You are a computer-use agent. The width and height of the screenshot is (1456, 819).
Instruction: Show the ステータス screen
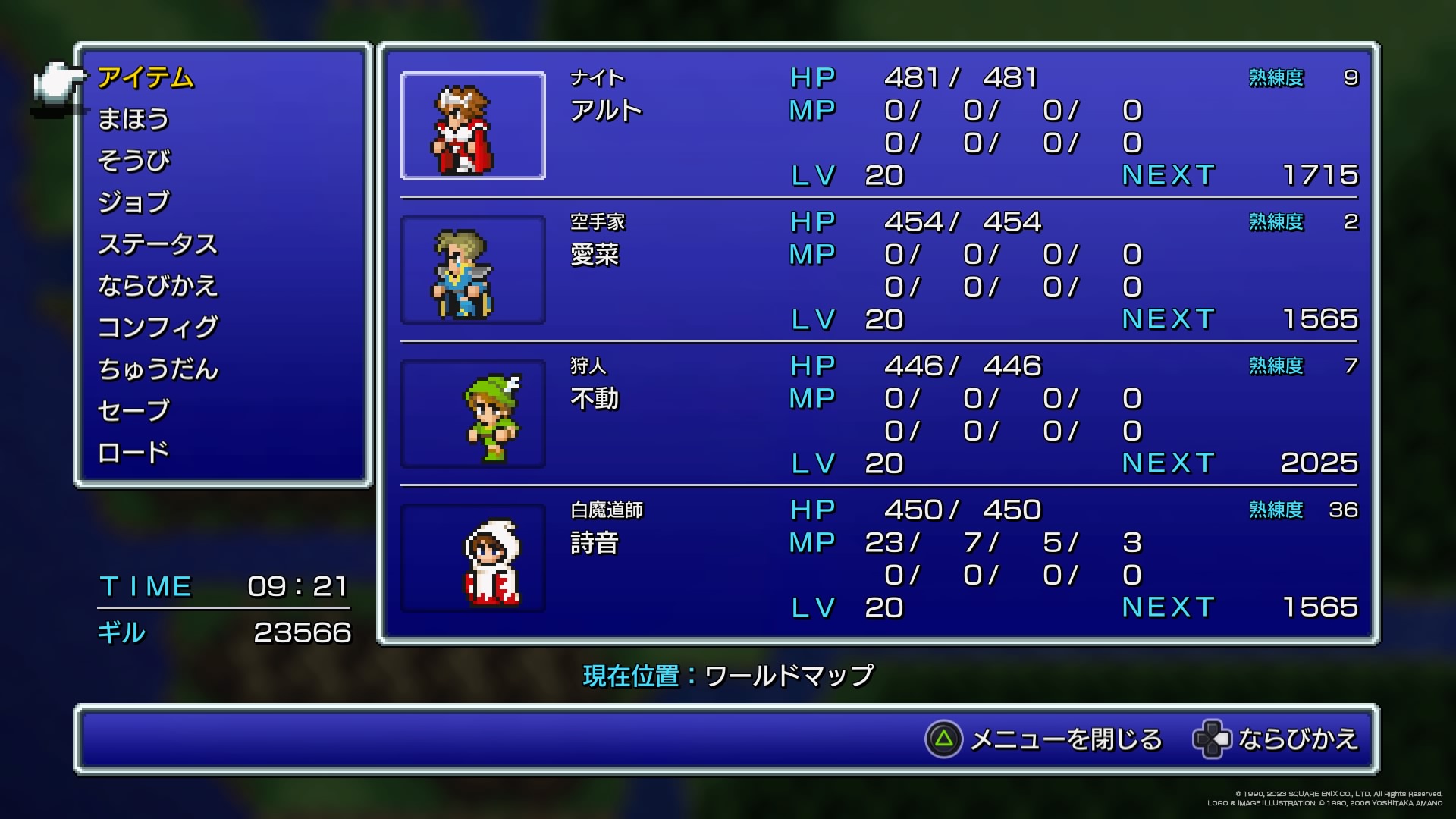[x=158, y=244]
